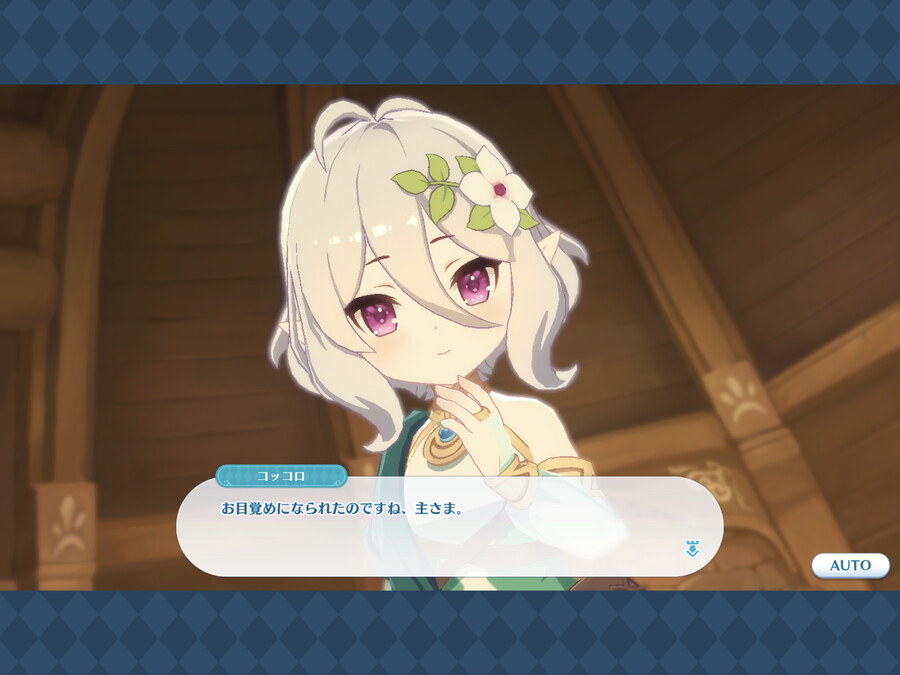This screenshot has height=675, width=900.
Task: Advance dialogue with the blue arrow indicator
Action: (x=691, y=548)
